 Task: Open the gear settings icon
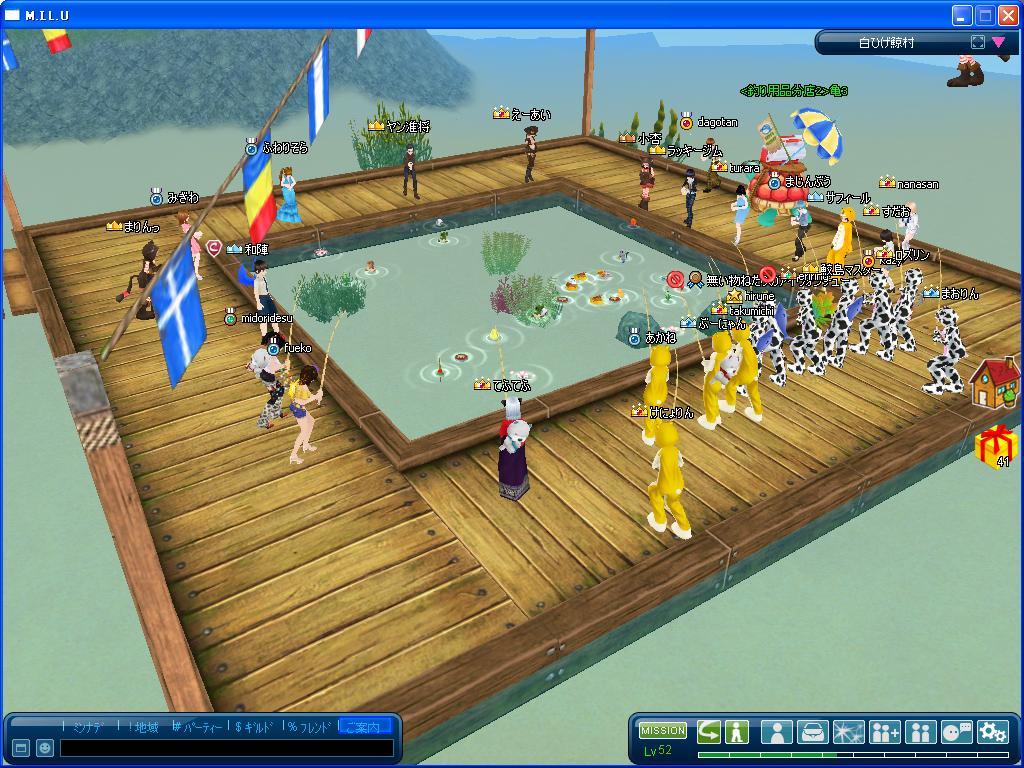click(993, 732)
